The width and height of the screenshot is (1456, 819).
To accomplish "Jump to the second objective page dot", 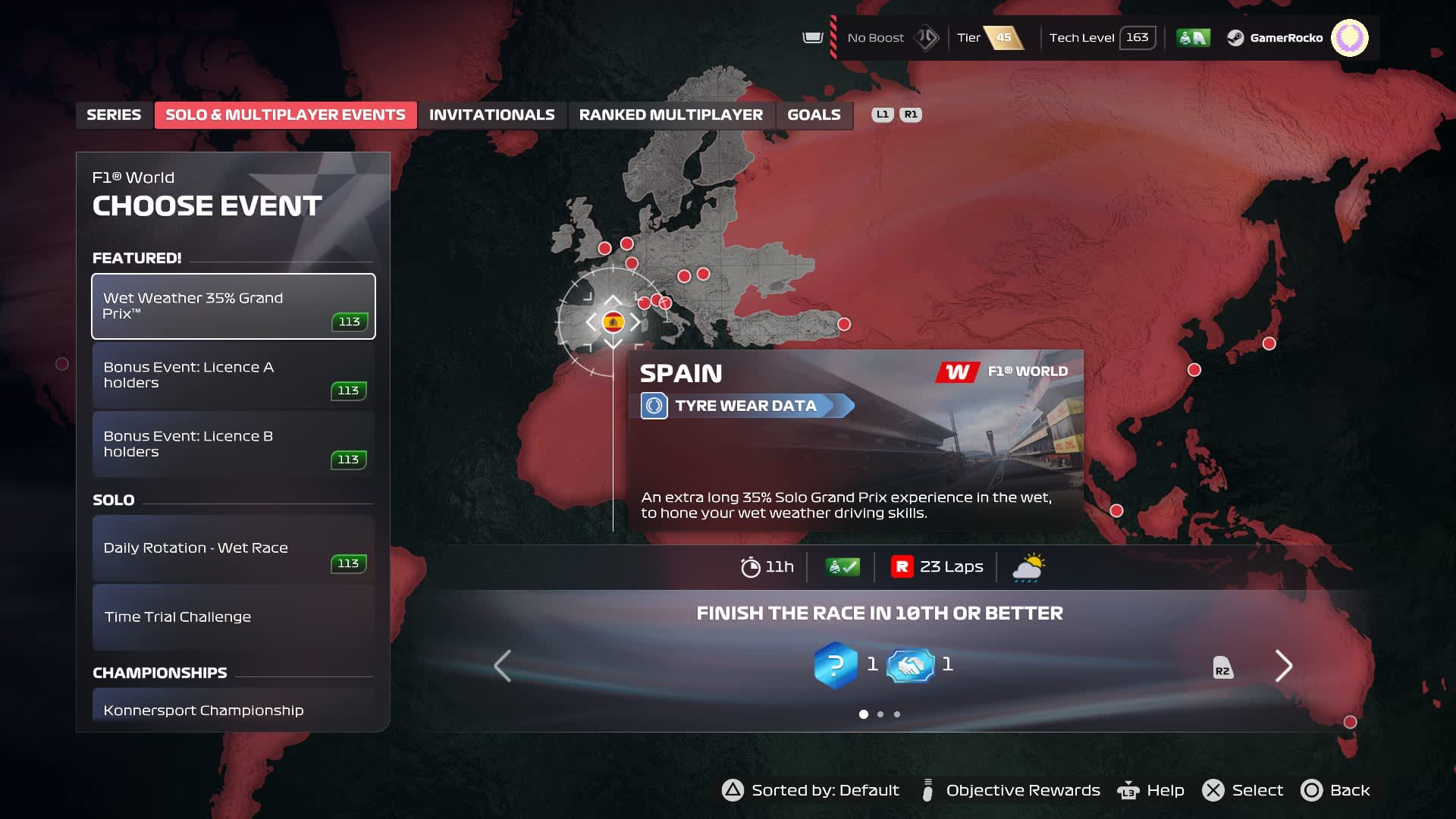I will 880,714.
